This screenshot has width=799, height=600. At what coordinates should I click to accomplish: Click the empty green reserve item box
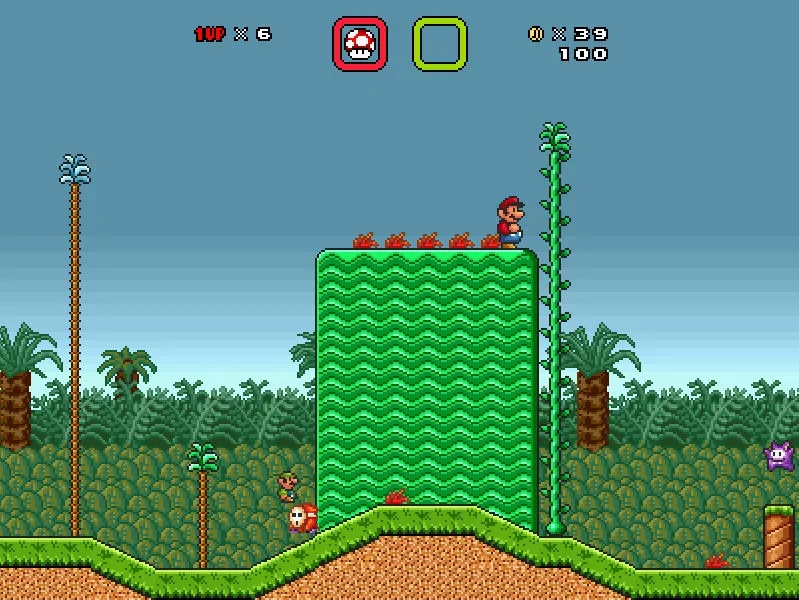coord(440,44)
